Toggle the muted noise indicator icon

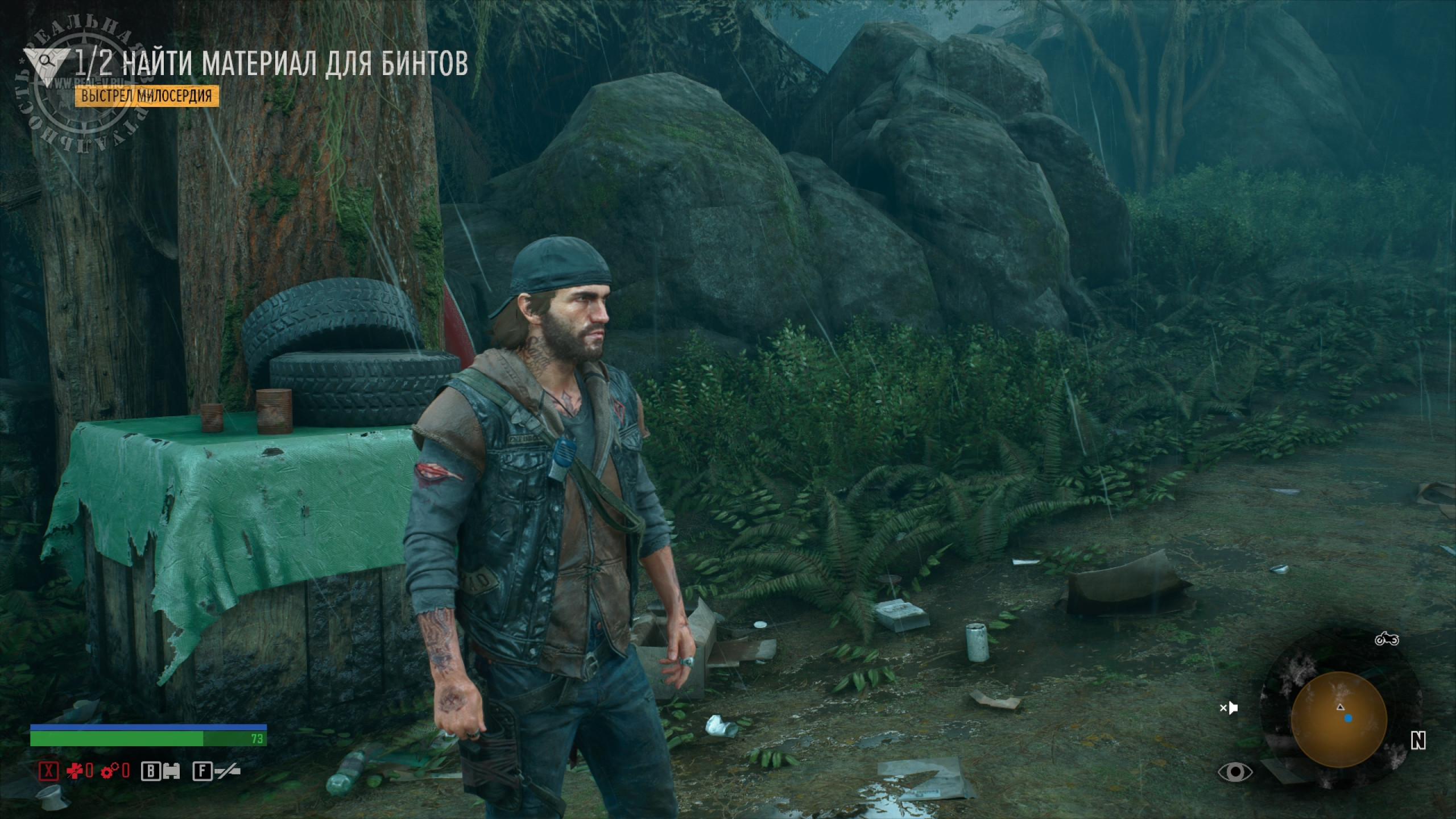pyautogui.click(x=1229, y=708)
